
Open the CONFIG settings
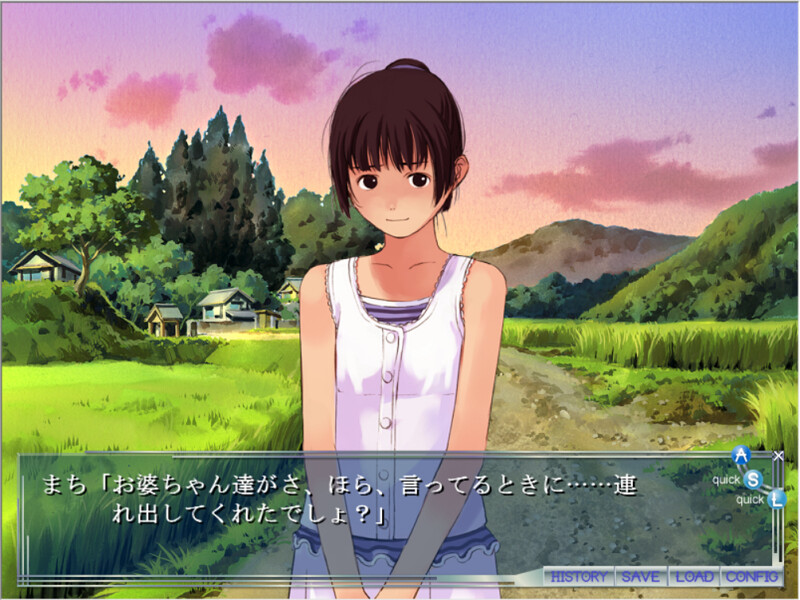[752, 577]
